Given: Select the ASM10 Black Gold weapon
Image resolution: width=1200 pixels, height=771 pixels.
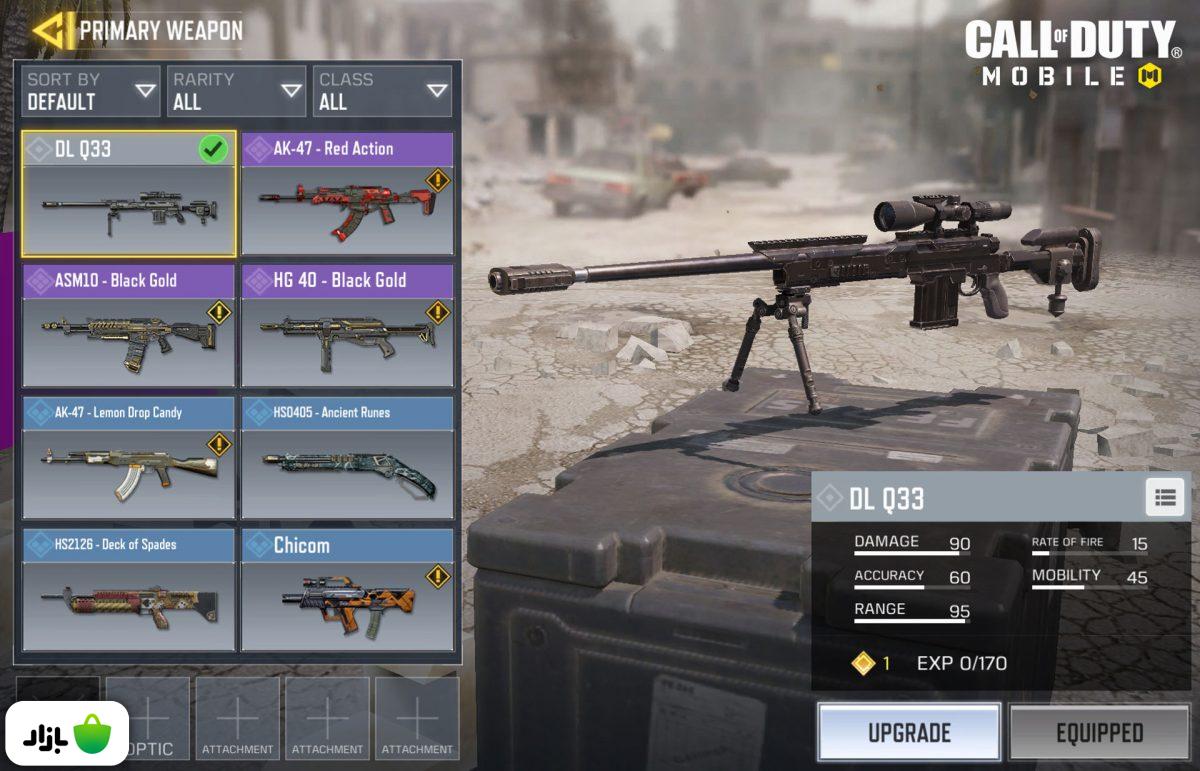Looking at the screenshot, I should pyautogui.click(x=129, y=326).
